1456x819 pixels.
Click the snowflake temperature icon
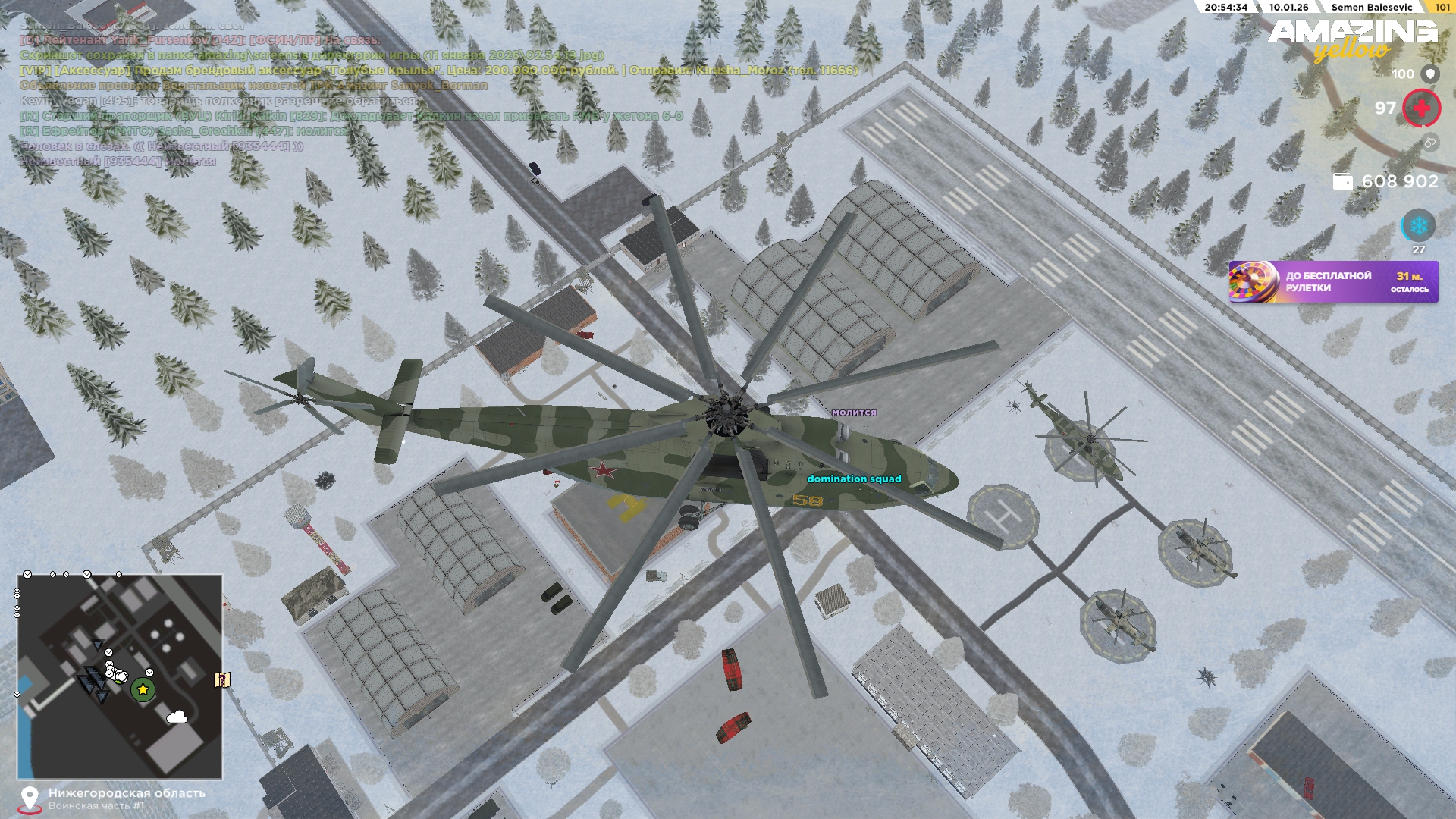tap(1417, 226)
